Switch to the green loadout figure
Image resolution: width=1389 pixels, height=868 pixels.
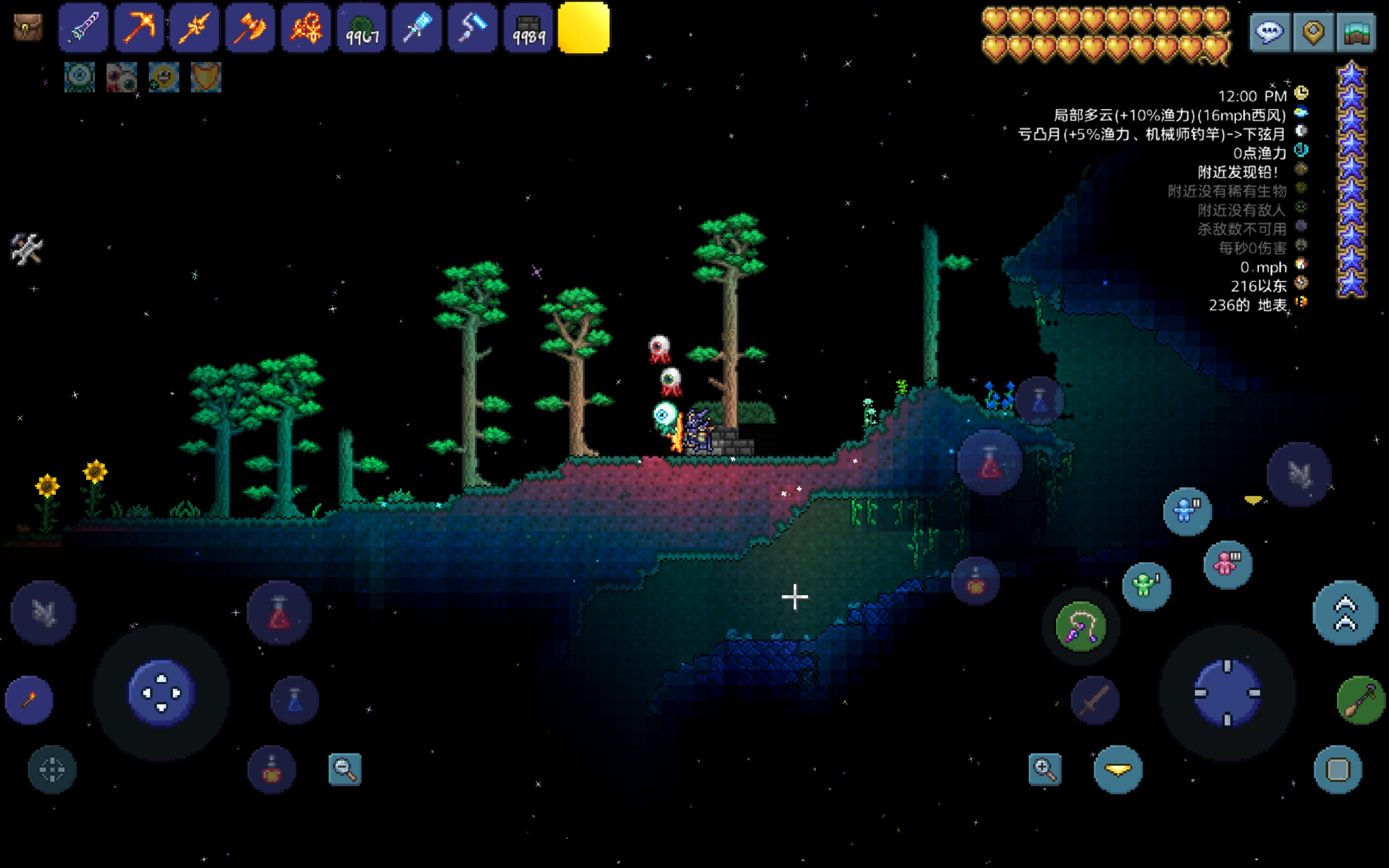pyautogui.click(x=1146, y=586)
